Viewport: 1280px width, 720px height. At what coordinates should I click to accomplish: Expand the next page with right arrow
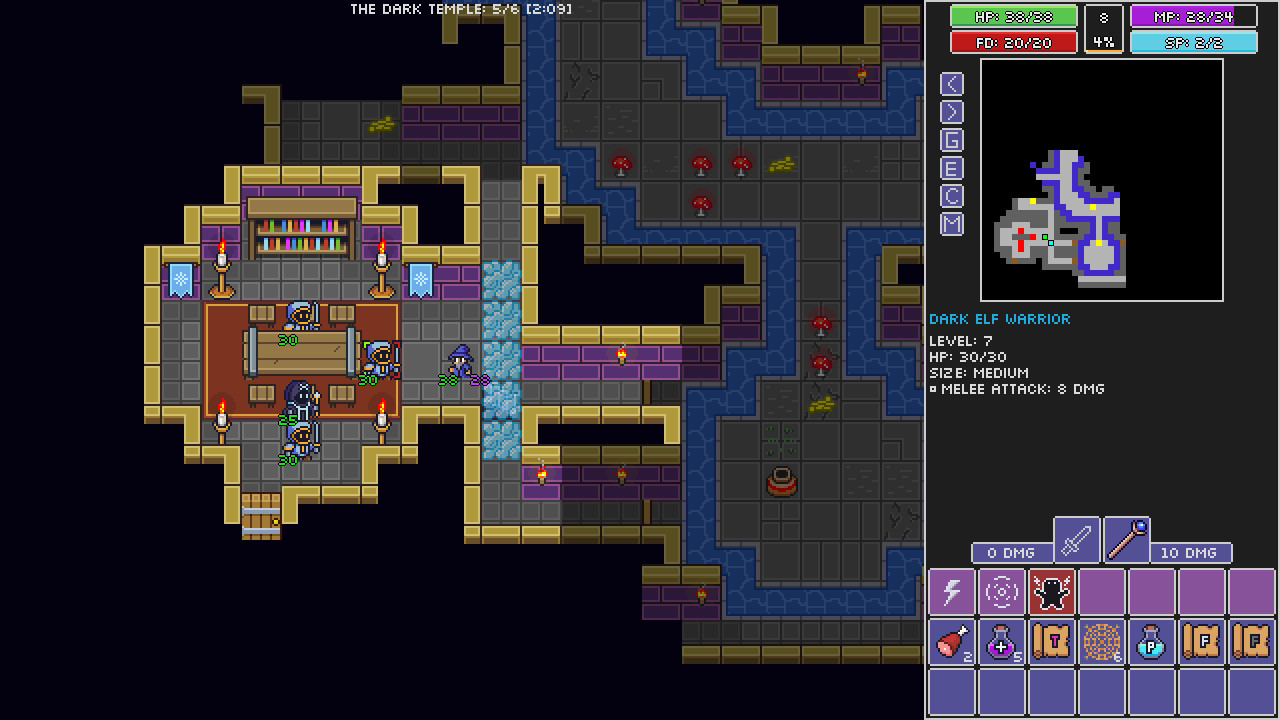pos(951,112)
